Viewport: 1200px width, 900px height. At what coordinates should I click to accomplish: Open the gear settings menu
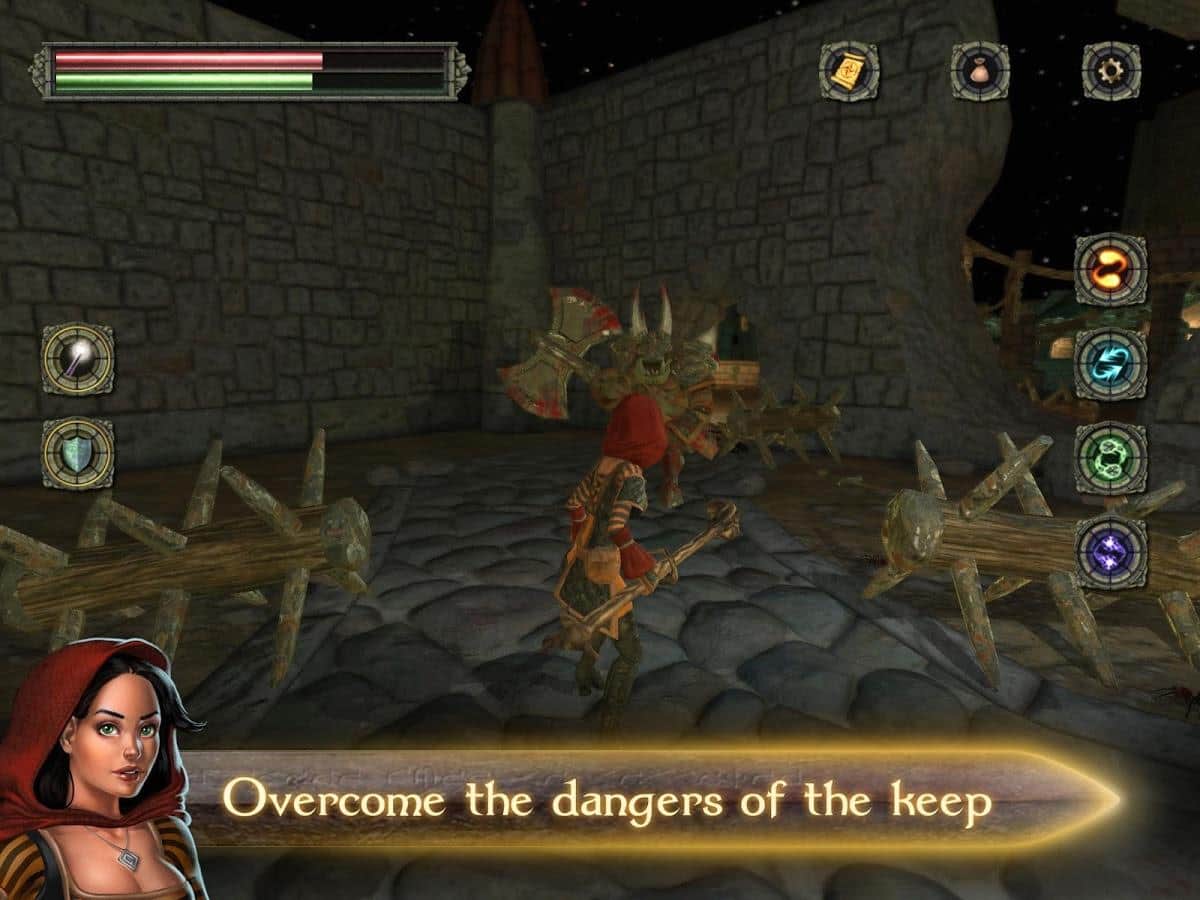pyautogui.click(x=1111, y=71)
